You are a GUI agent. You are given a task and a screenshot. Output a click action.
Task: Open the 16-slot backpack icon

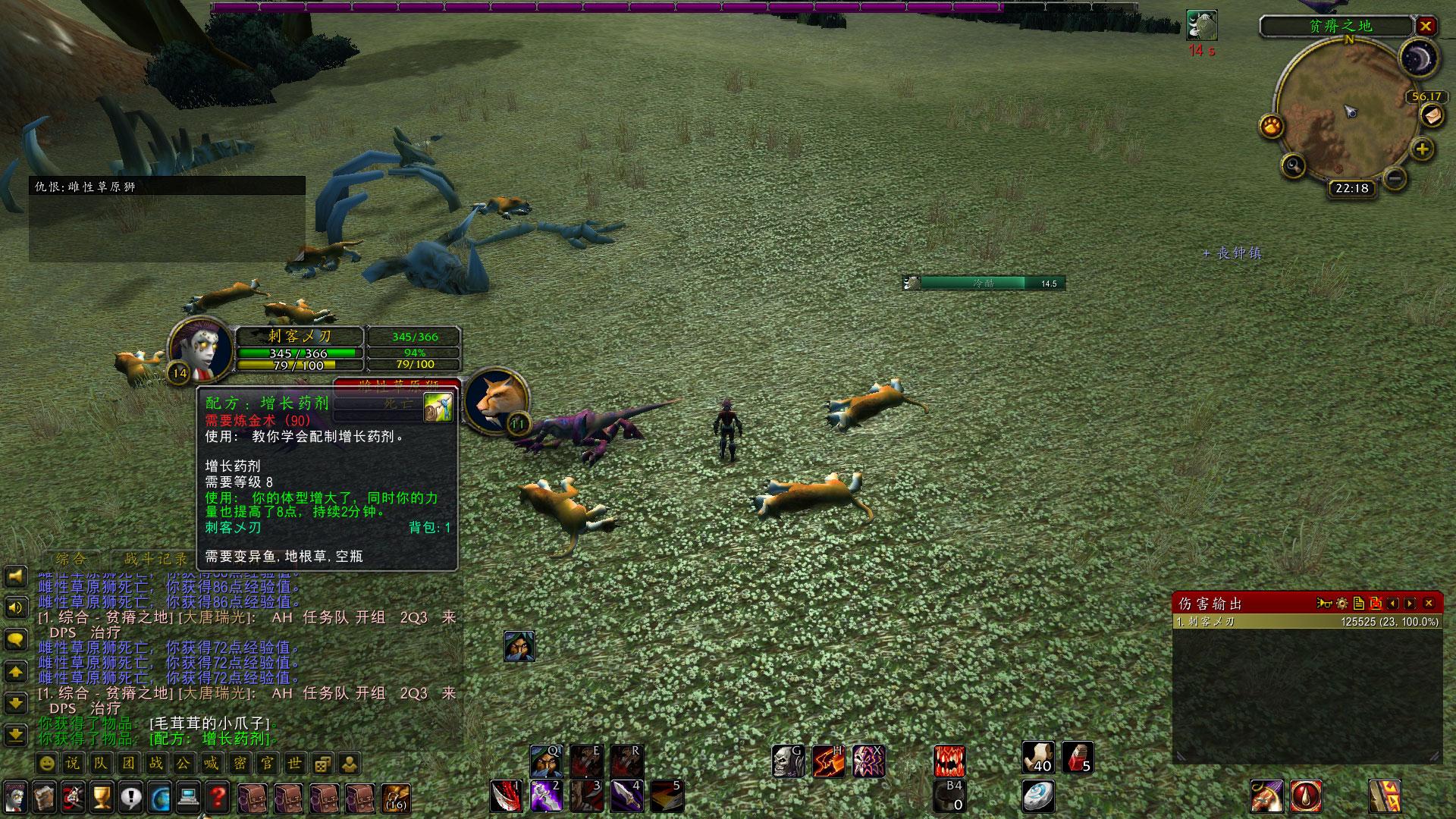tap(395, 798)
